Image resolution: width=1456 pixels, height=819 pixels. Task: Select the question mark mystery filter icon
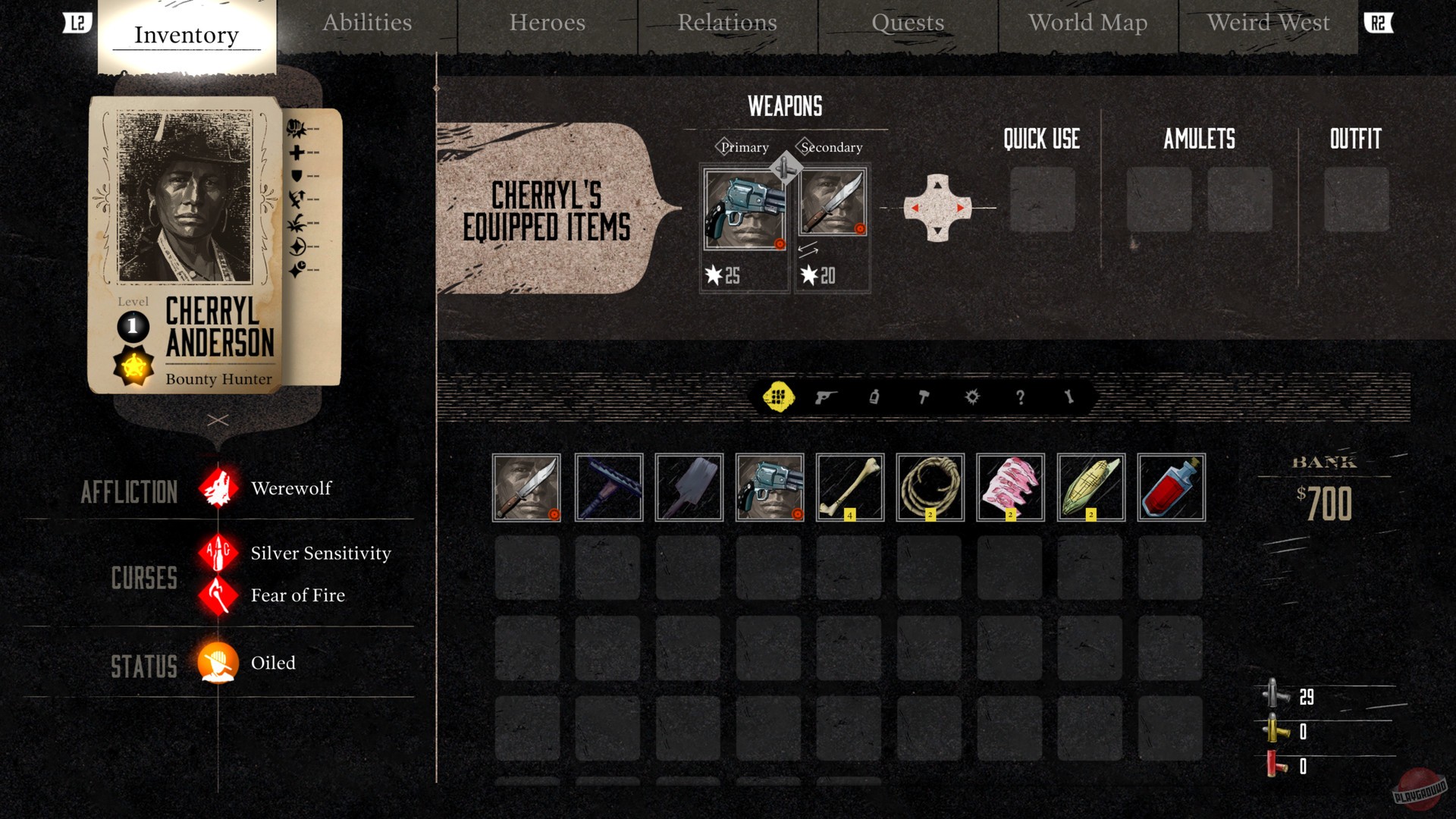click(1022, 397)
